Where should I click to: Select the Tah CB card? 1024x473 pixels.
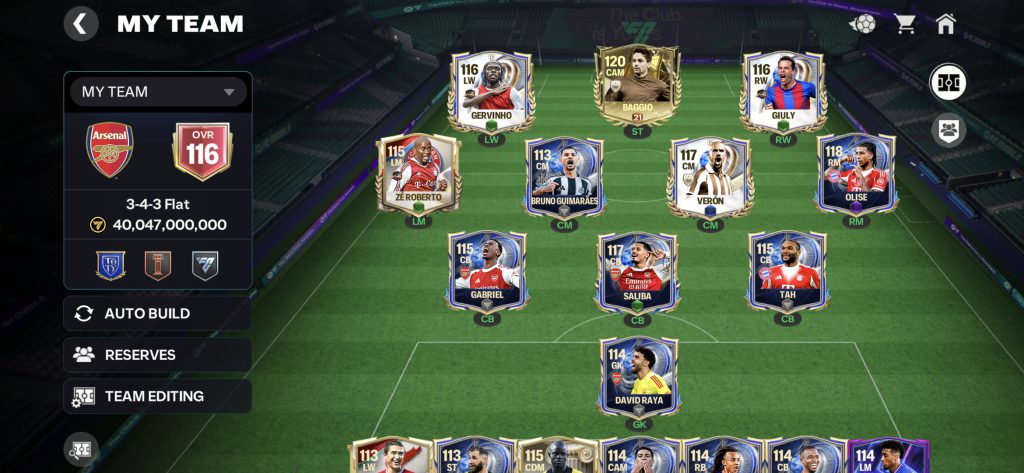(787, 270)
